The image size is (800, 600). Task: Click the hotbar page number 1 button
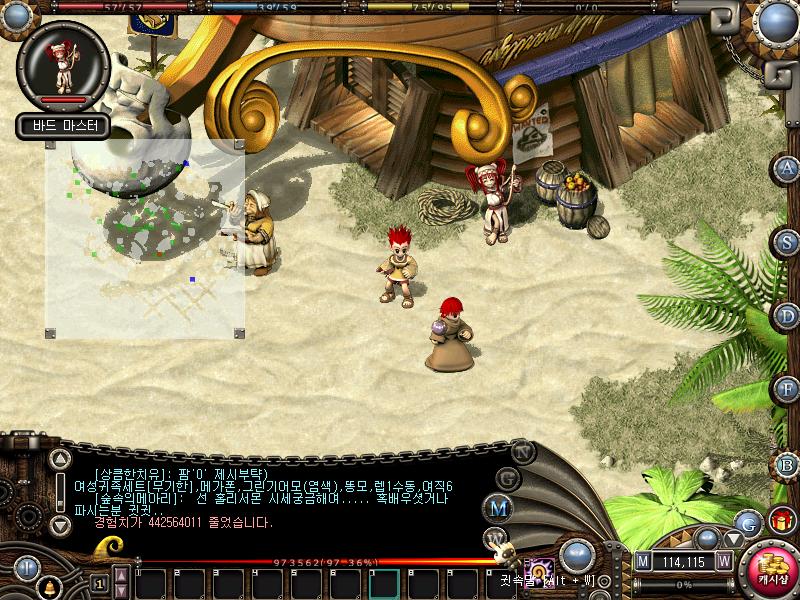coord(99,583)
